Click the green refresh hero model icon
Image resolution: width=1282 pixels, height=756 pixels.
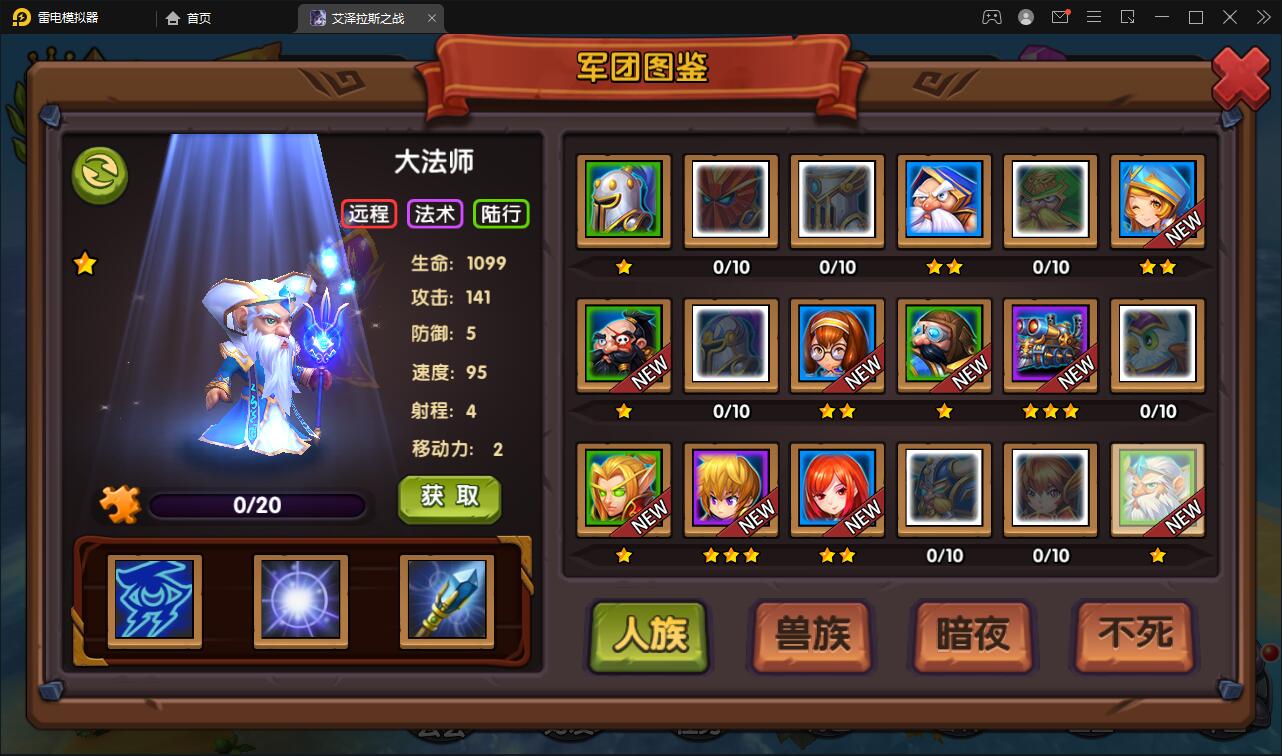point(99,177)
